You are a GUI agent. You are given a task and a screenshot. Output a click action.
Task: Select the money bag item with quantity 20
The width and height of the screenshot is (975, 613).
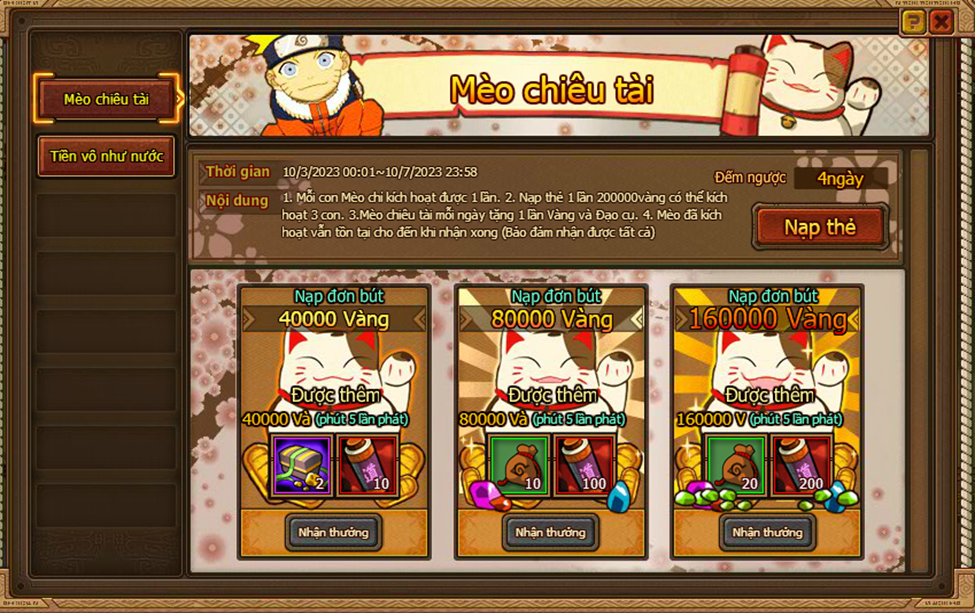click(x=736, y=465)
